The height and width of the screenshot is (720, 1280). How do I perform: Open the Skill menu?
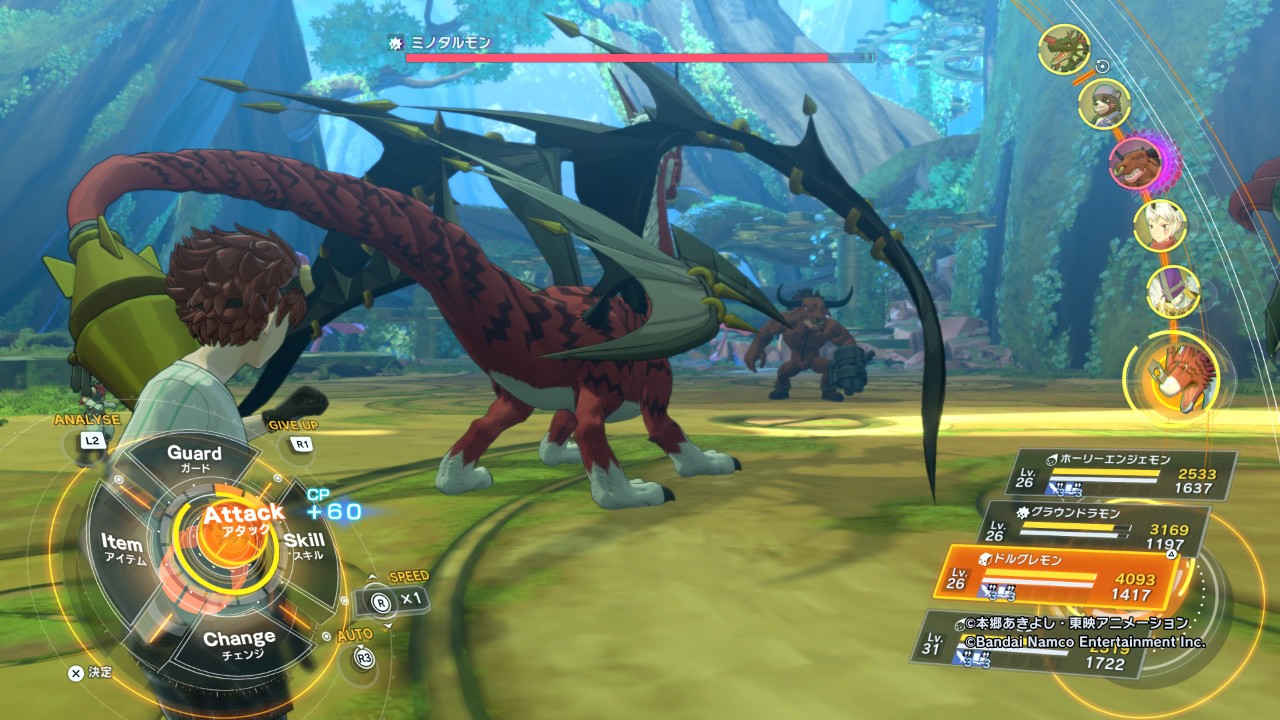(x=304, y=547)
